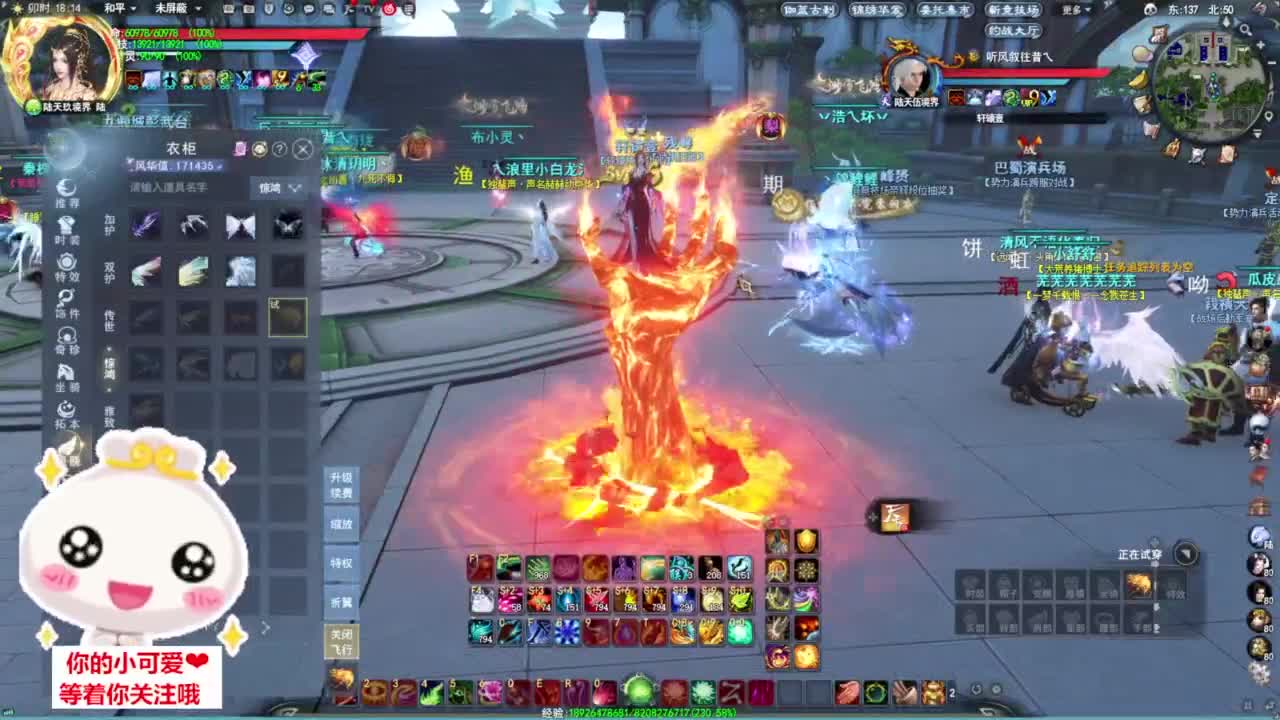Open the 坐骑 mount category in the wardrobe
This screenshot has width=1280, height=720.
67,373
